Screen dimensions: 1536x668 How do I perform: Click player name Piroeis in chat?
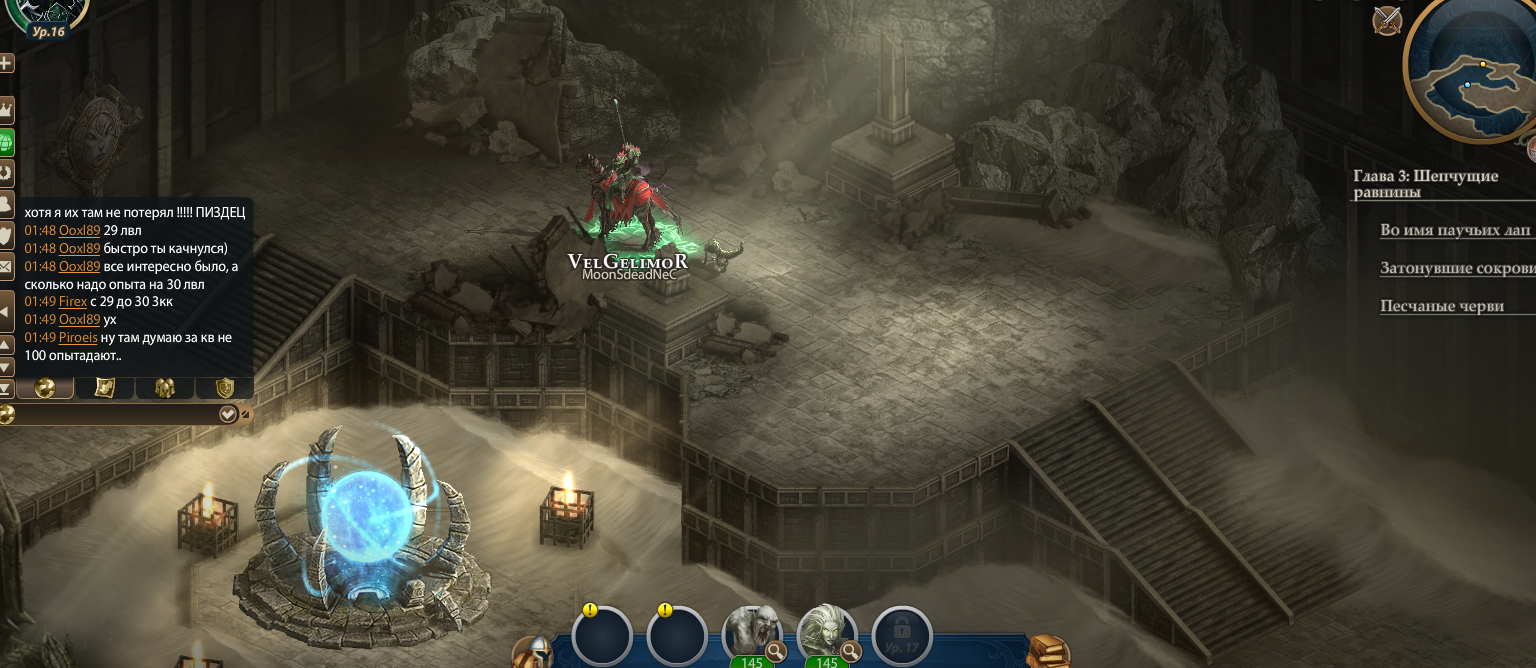[78, 338]
